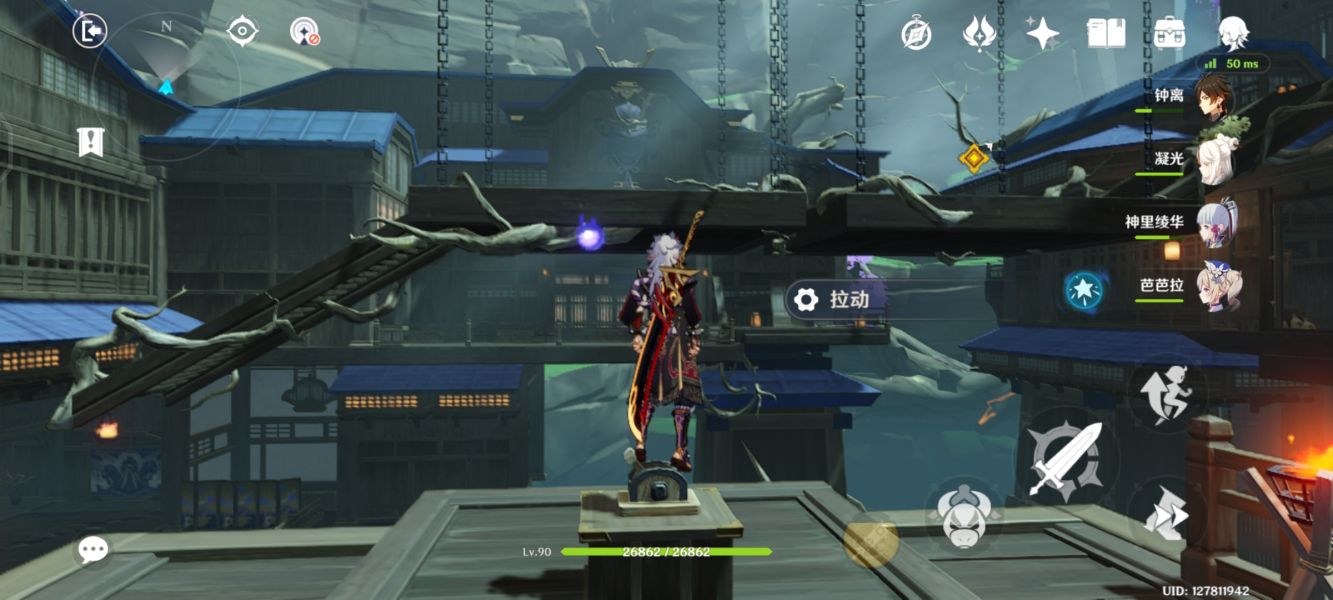Open the quest banner icon
Image resolution: width=1333 pixels, height=600 pixels.
pyautogui.click(x=91, y=142)
